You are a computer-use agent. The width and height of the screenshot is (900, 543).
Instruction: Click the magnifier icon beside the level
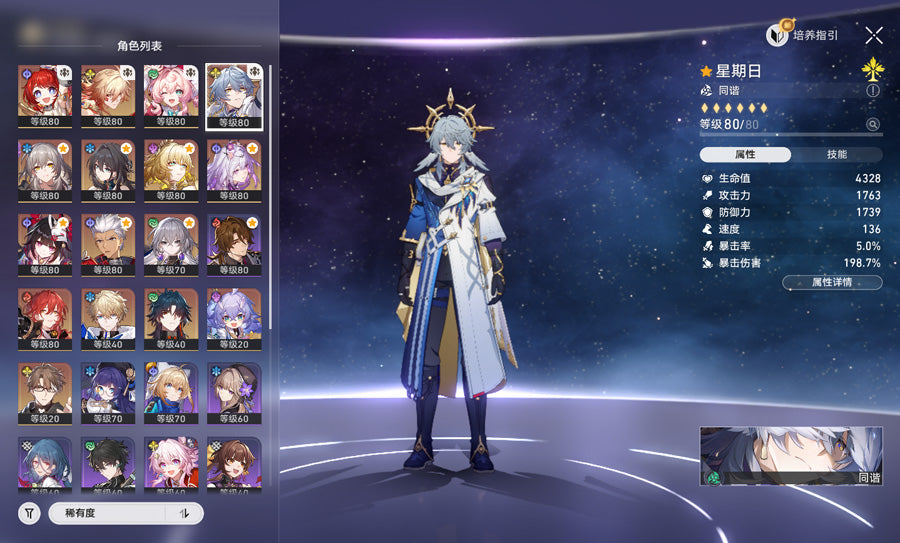[873, 125]
